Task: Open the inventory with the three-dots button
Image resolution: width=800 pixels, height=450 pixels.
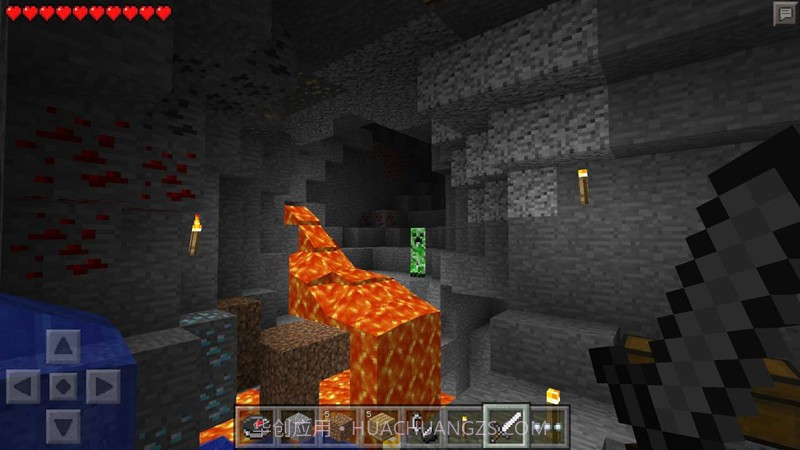Action: [548, 425]
